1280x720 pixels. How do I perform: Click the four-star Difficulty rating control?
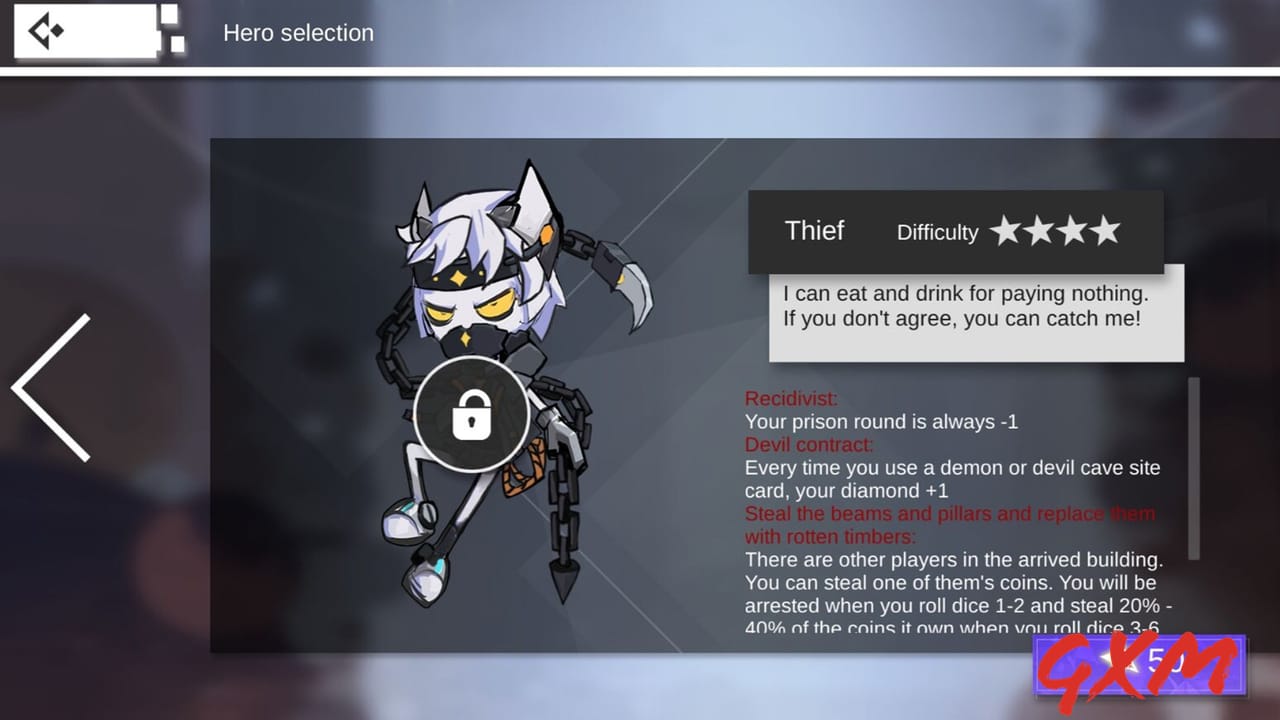point(1057,231)
